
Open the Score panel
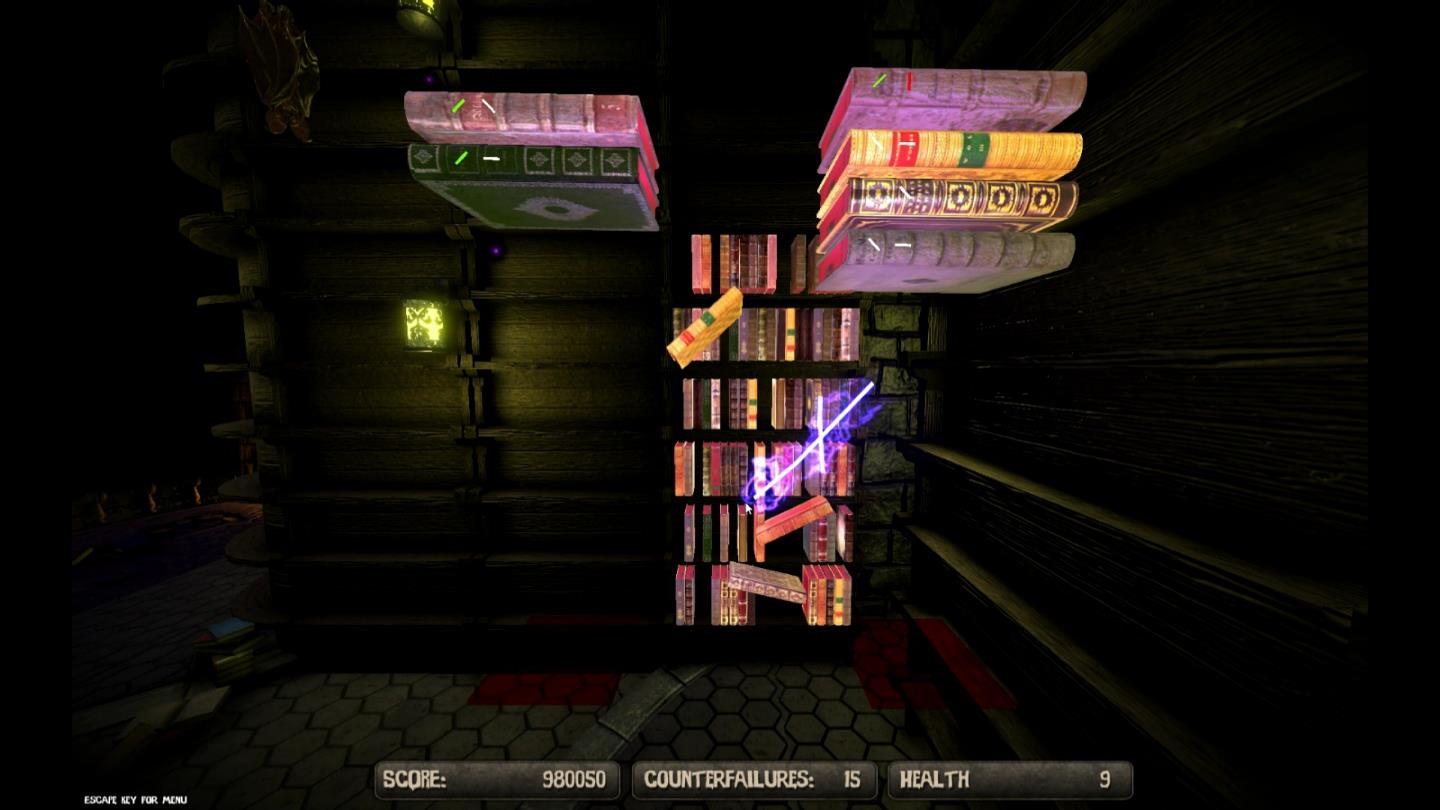pyautogui.click(x=495, y=779)
